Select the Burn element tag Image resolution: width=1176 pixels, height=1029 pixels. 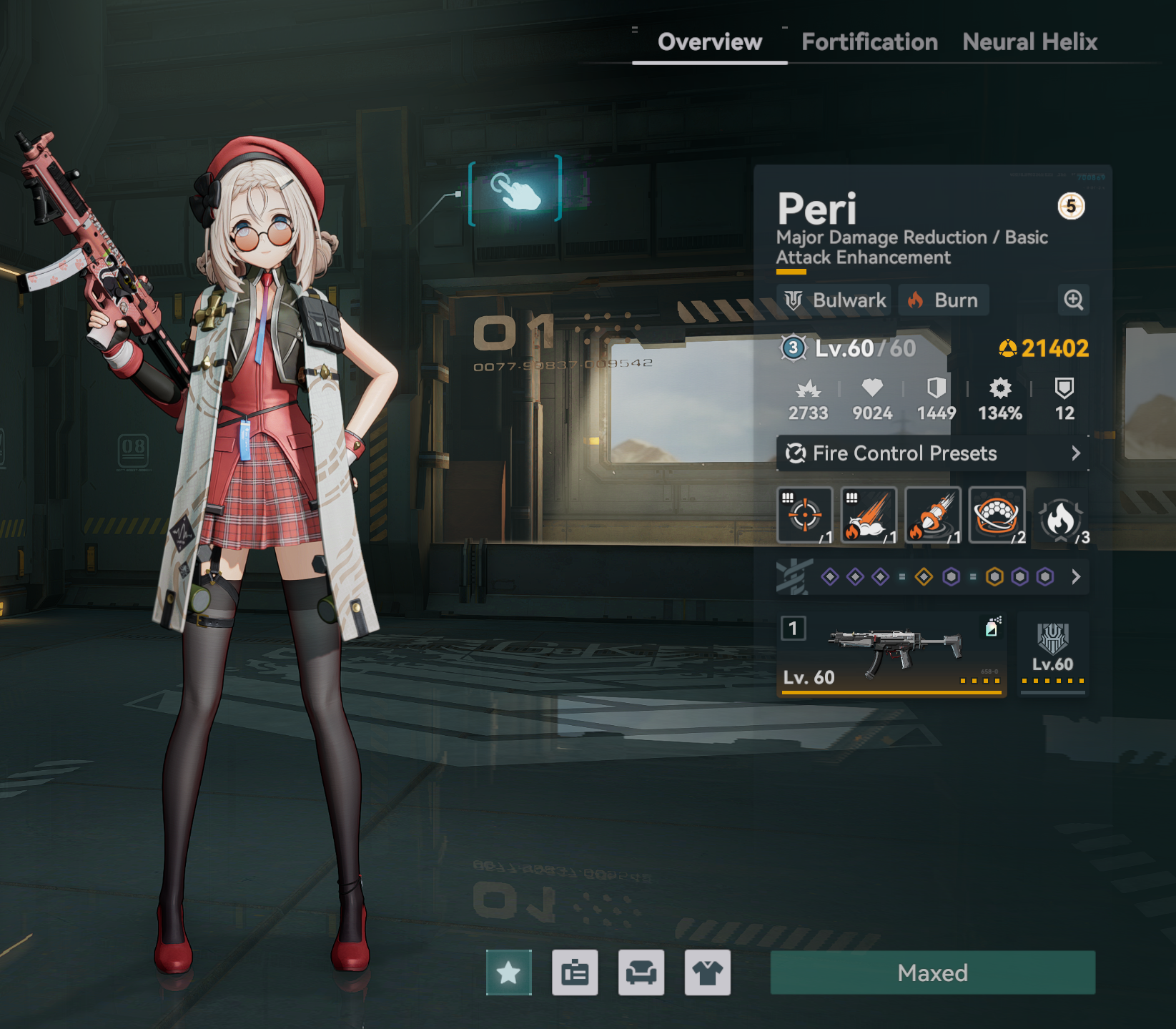[943, 300]
